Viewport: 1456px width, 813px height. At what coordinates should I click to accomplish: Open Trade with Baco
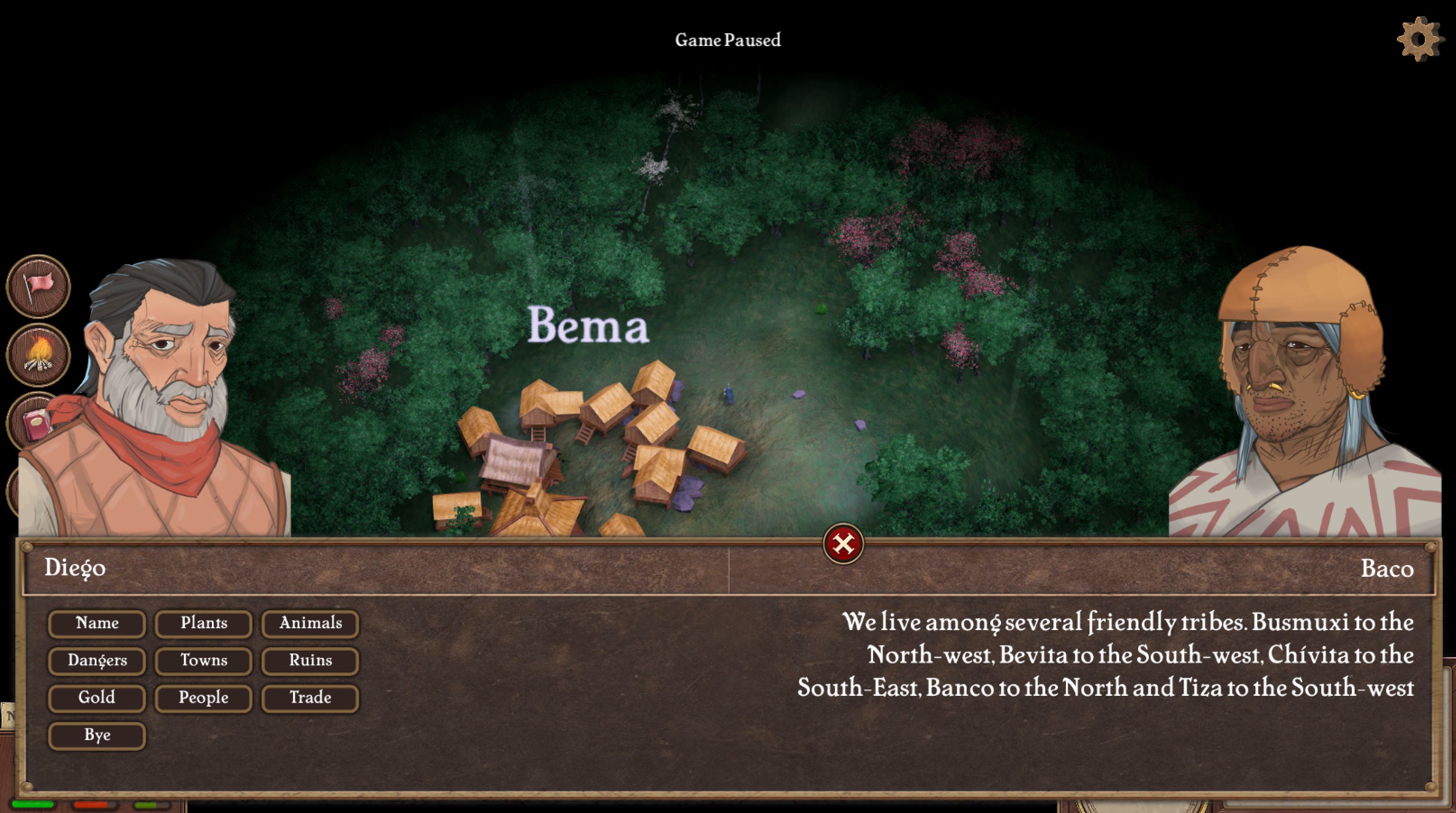[x=310, y=698]
